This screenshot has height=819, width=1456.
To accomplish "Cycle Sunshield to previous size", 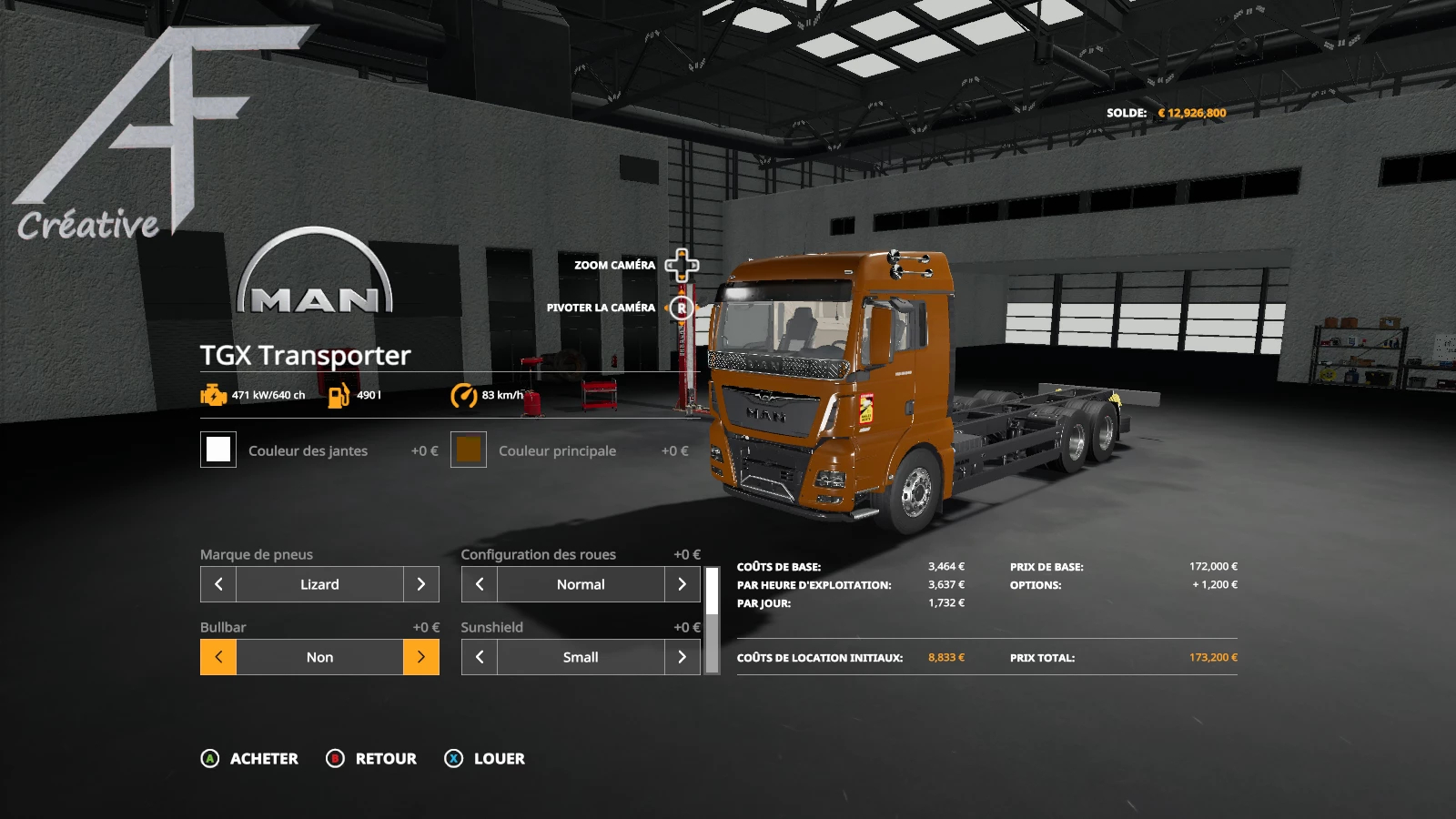I will point(480,657).
